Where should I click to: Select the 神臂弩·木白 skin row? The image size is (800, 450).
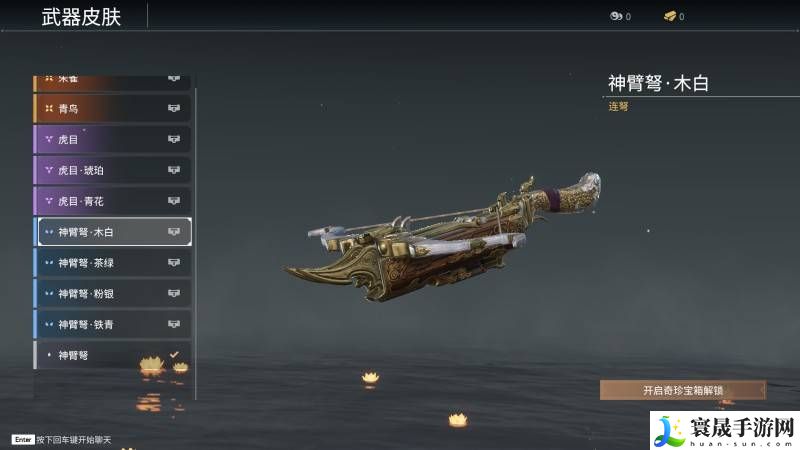(112, 232)
